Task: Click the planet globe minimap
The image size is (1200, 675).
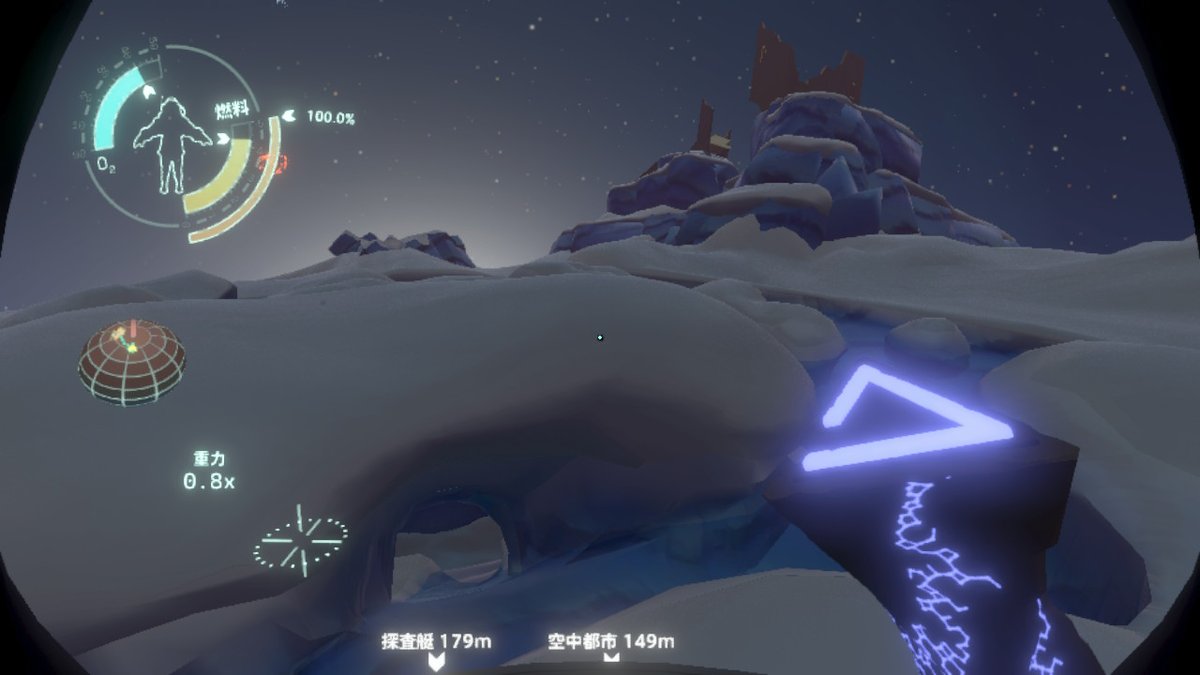Action: [131, 361]
